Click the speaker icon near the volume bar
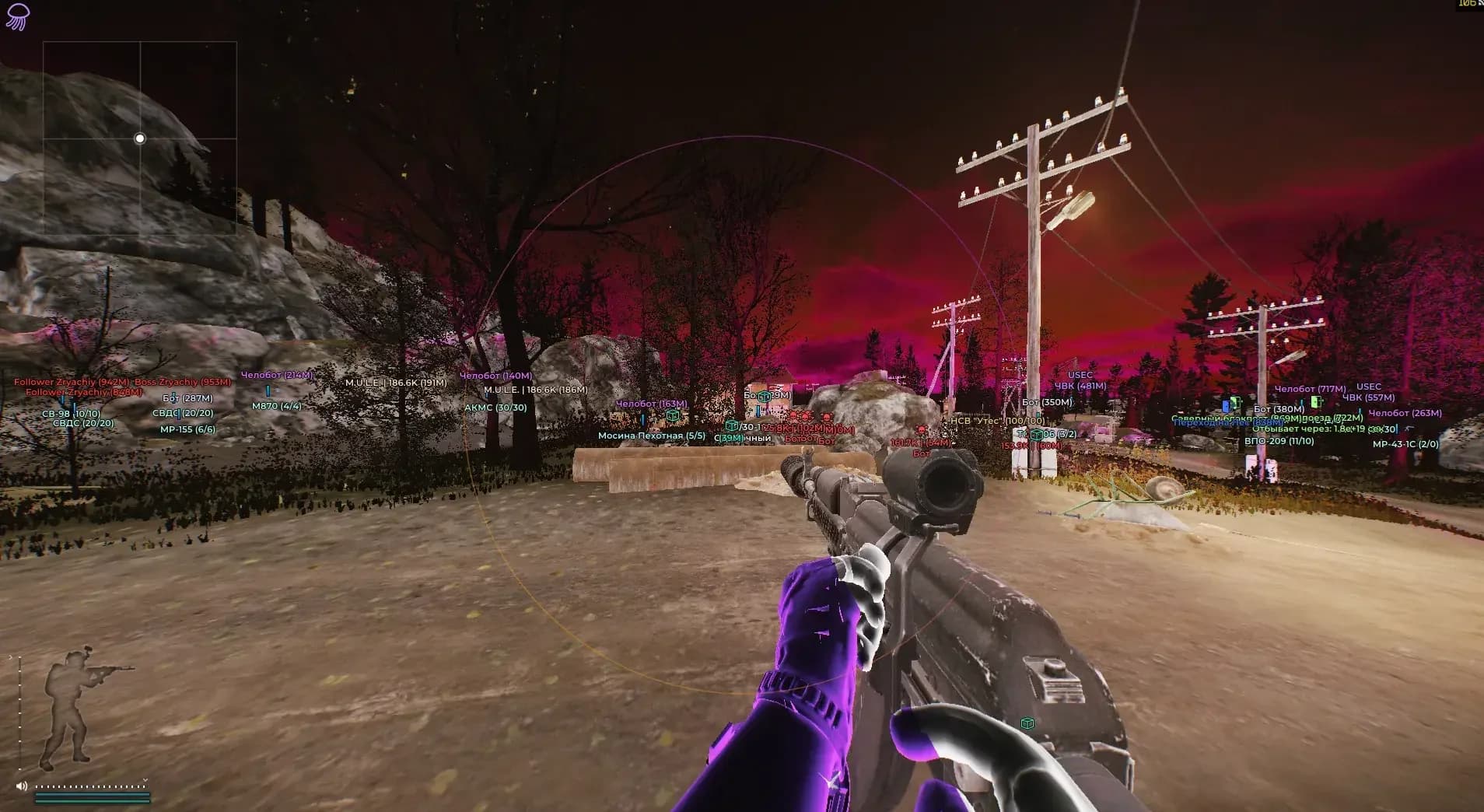 (x=21, y=786)
